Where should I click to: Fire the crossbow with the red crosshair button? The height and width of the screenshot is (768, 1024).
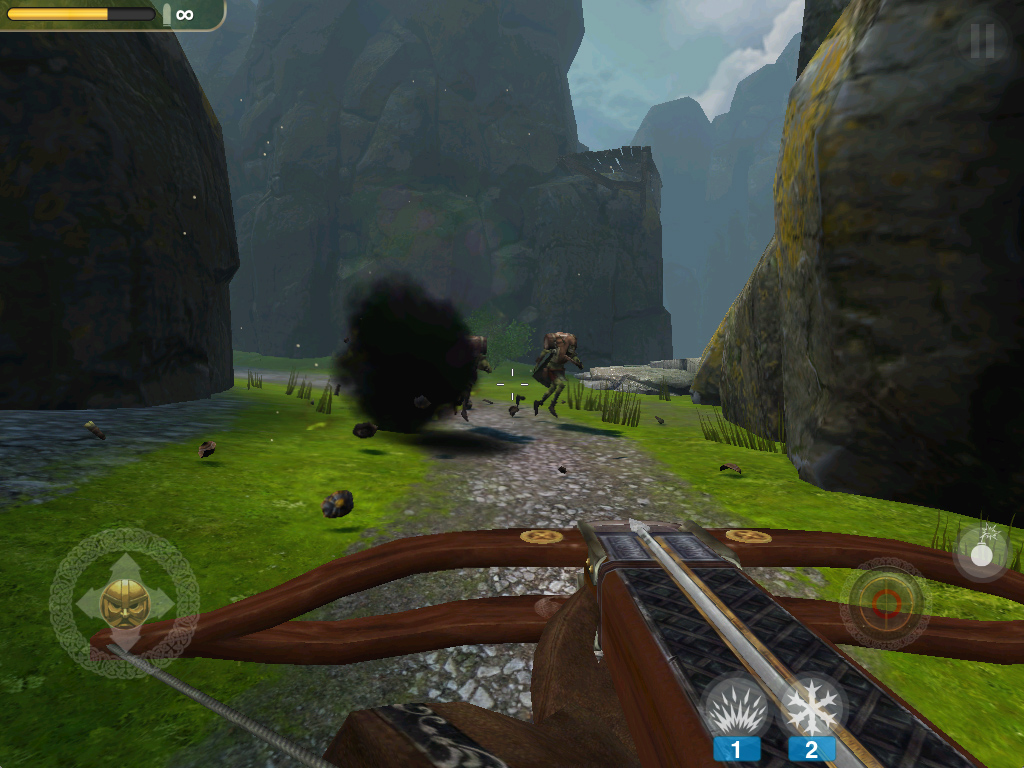coord(885,602)
